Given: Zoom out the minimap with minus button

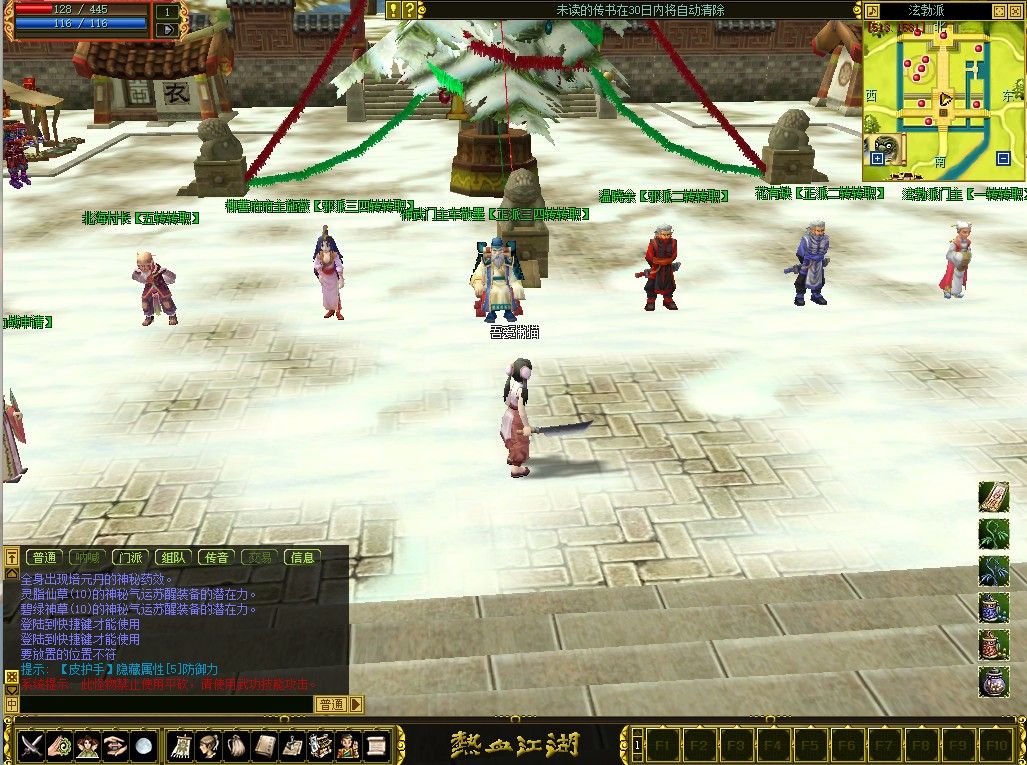Looking at the screenshot, I should 1003,158.
